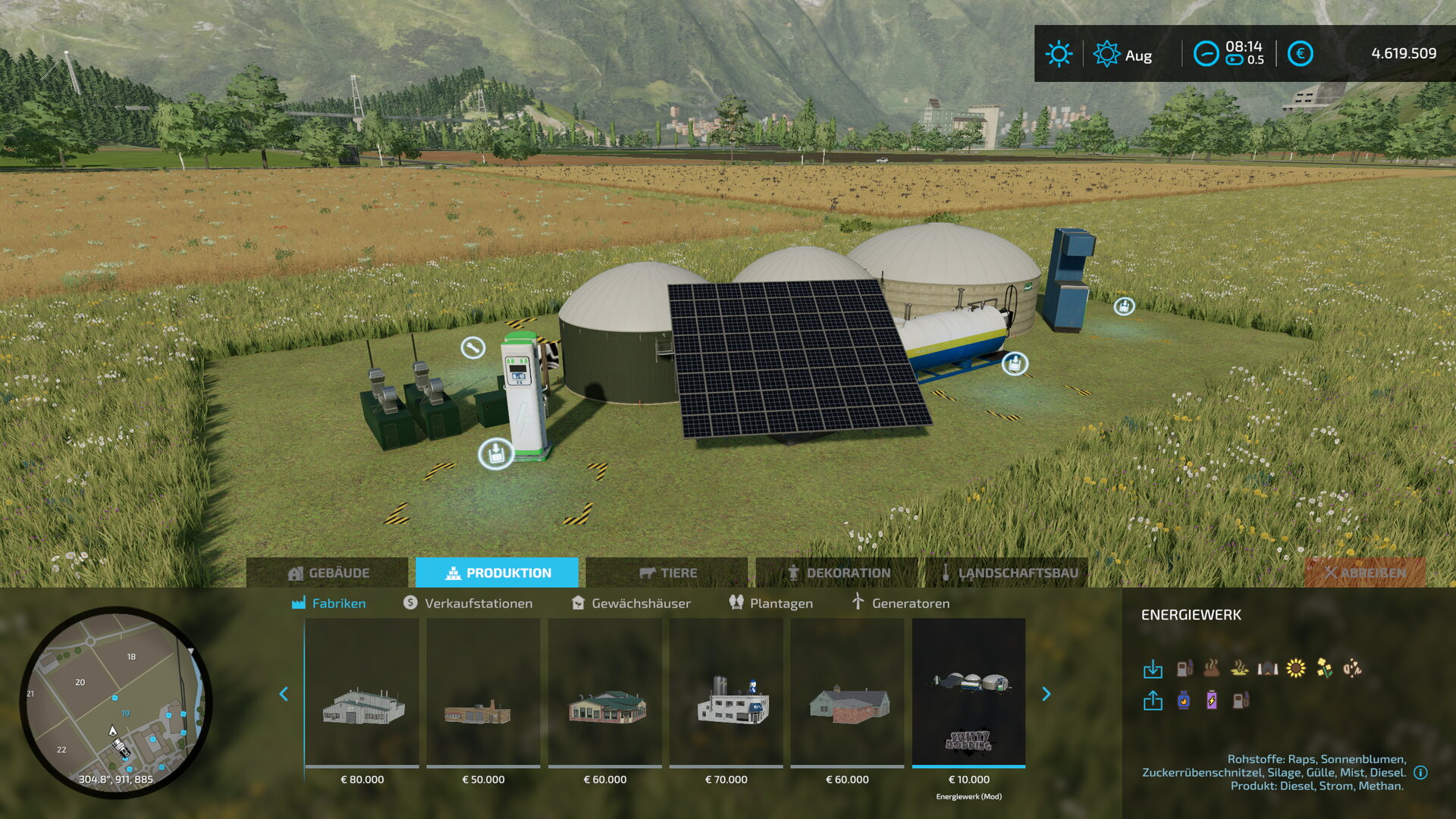Screen dimensions: 1456x819
Task: Click the circular minimap
Action: click(x=115, y=701)
